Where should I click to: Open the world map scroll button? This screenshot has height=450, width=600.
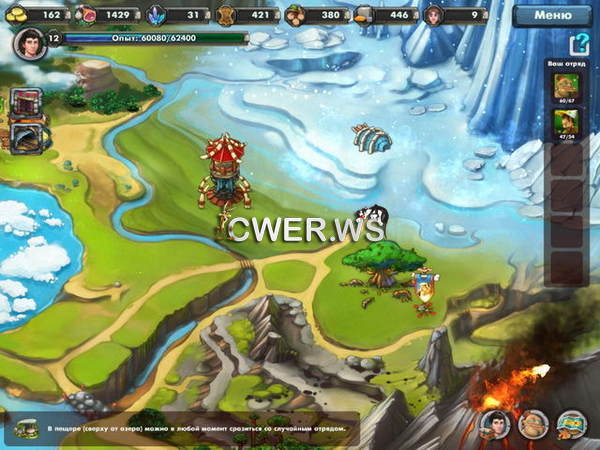[x=571, y=424]
